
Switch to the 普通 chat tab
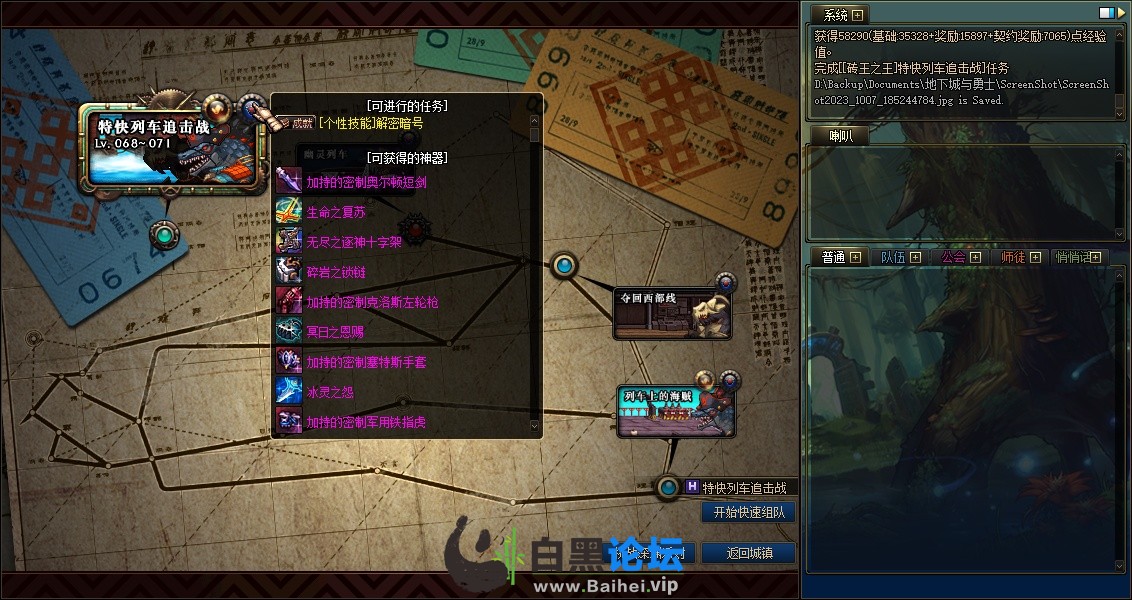point(833,257)
